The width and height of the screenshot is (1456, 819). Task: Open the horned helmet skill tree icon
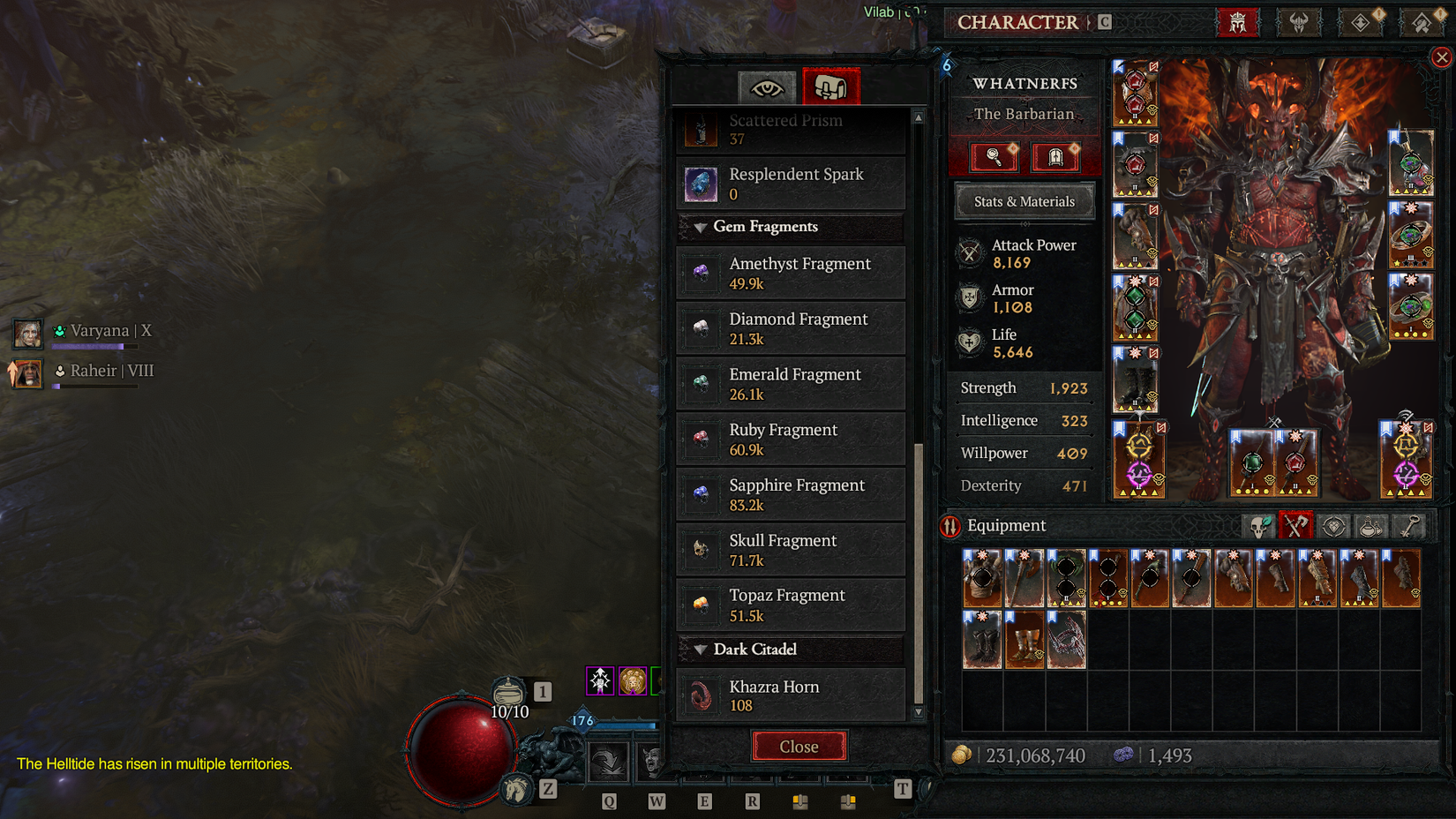(1299, 22)
